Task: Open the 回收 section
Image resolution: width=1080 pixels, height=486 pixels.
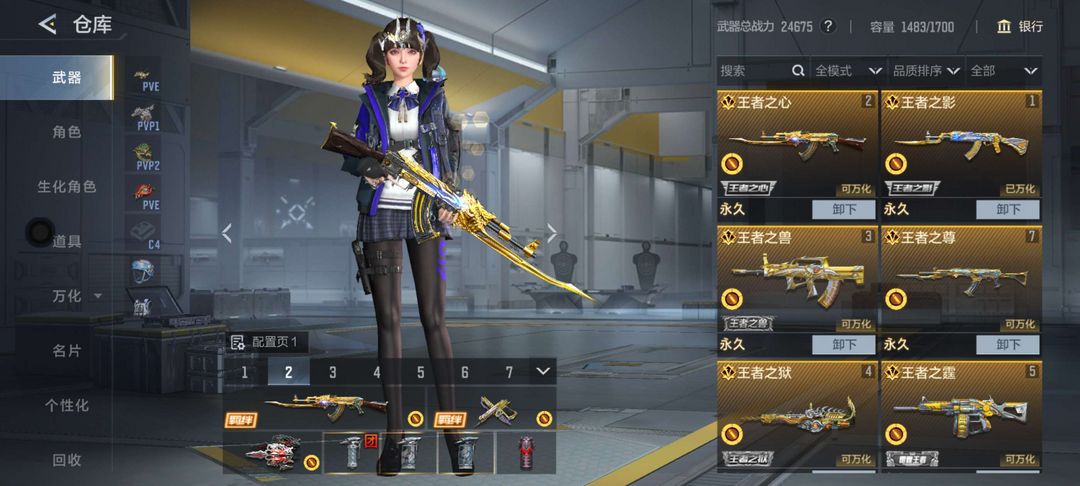Action: click(x=67, y=460)
